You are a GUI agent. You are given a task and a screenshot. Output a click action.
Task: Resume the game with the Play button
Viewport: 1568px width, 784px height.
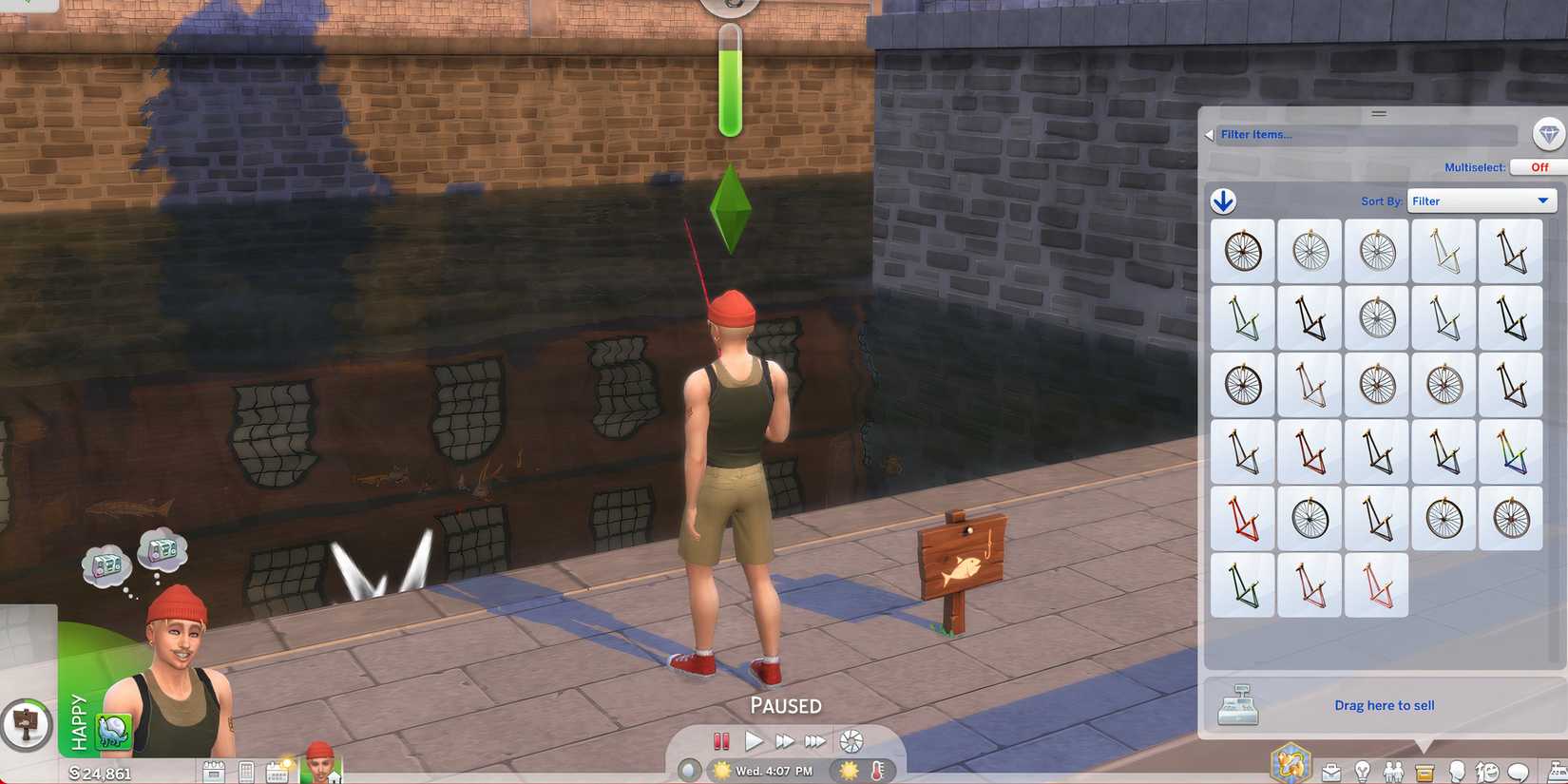click(x=753, y=741)
